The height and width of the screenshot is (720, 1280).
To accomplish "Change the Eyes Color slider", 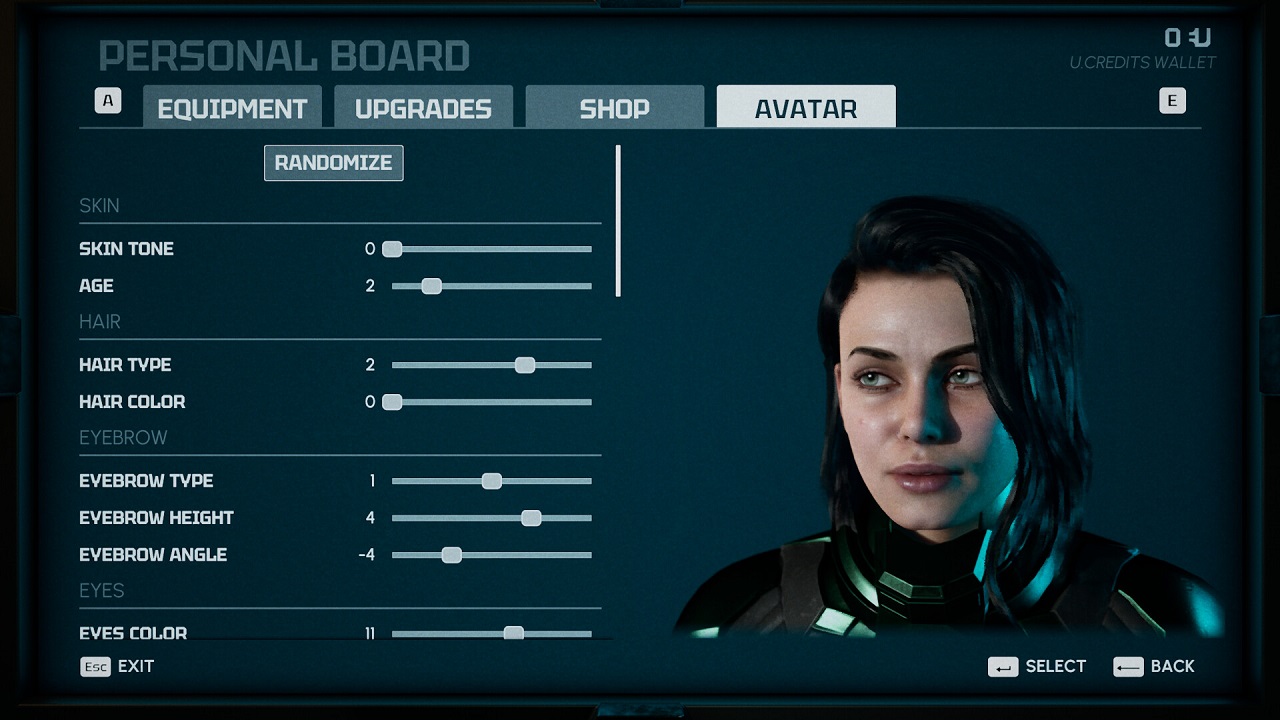I will tap(513, 633).
